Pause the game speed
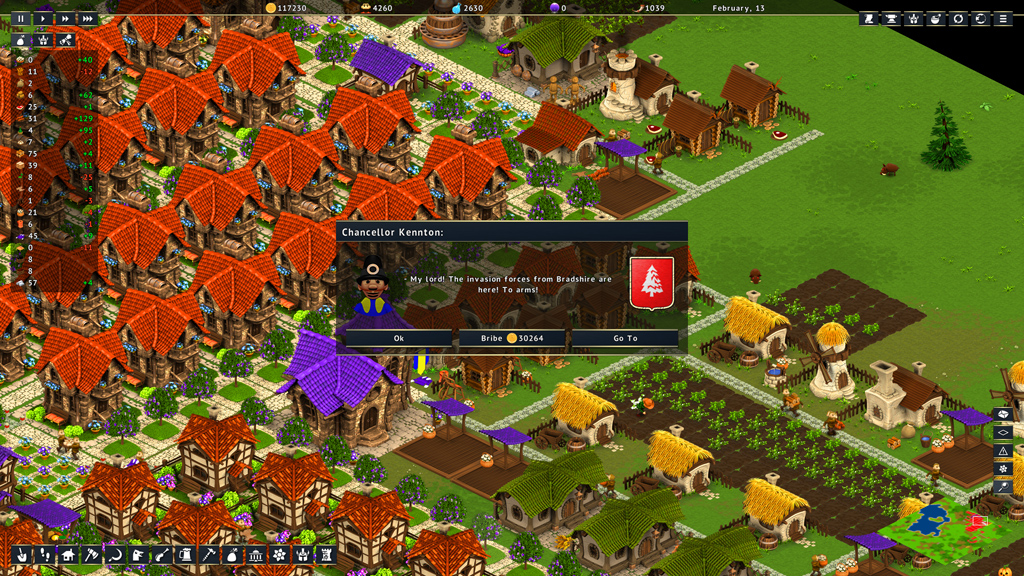The image size is (1024, 576). (20, 18)
